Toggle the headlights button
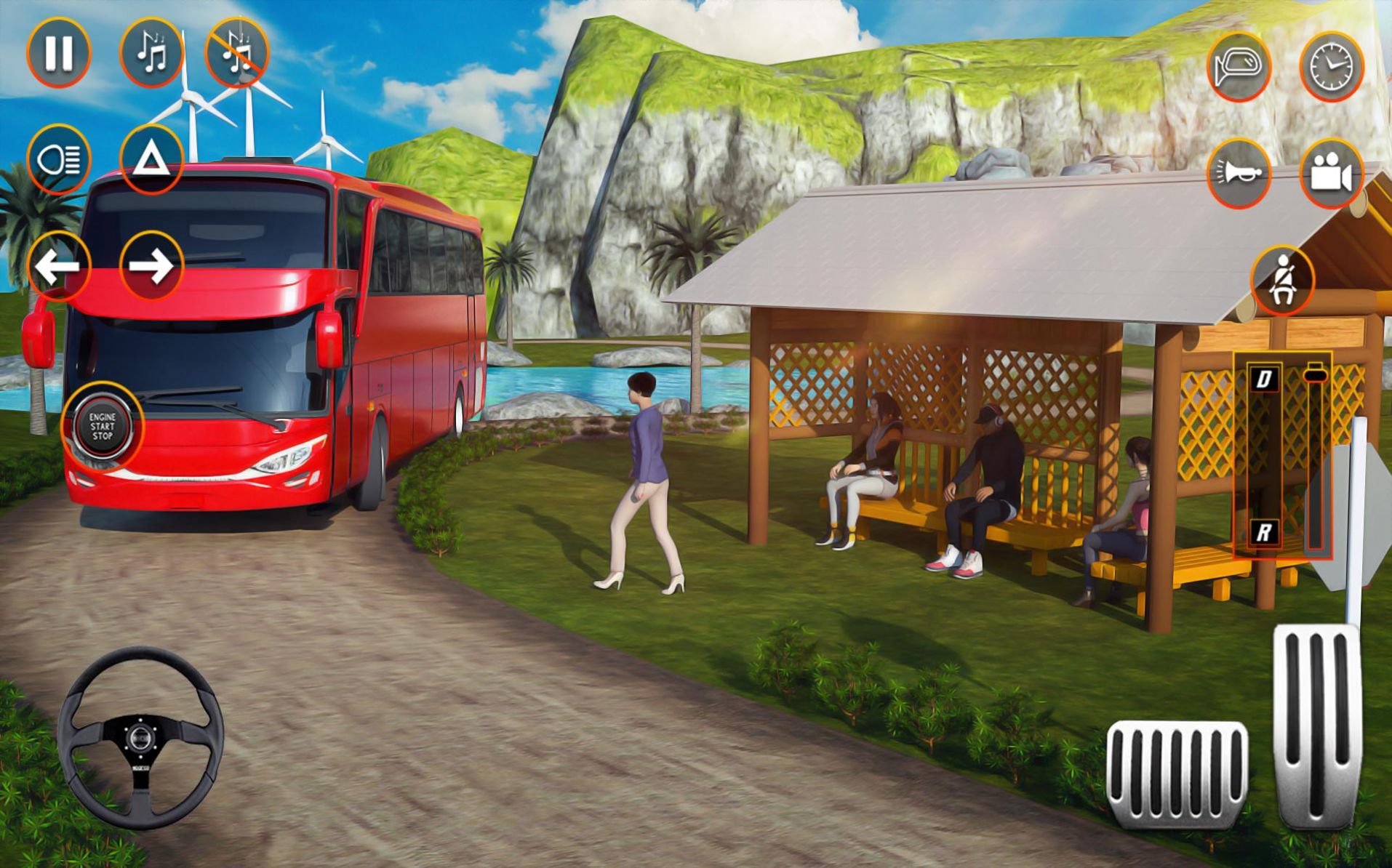The width and height of the screenshot is (1392, 868). [58, 159]
